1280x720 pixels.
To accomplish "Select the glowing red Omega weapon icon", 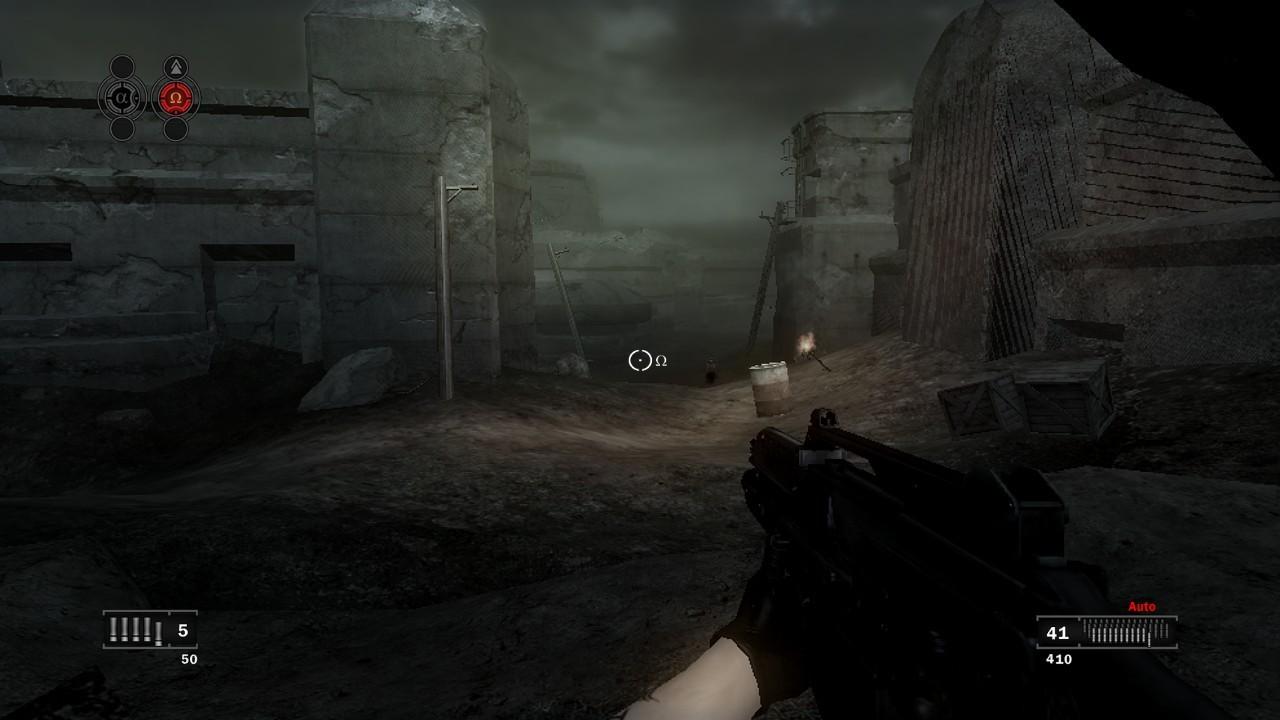I will [176, 96].
